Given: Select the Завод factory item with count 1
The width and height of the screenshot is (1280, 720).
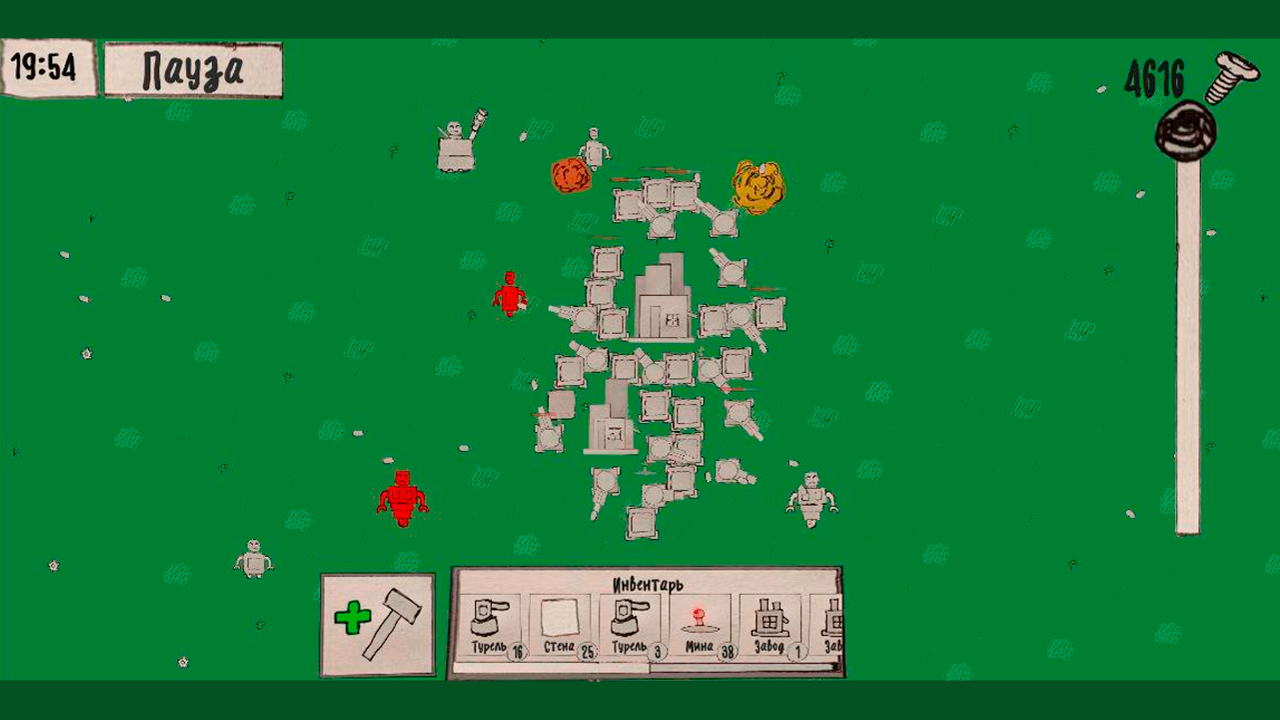Looking at the screenshot, I should point(772,620).
